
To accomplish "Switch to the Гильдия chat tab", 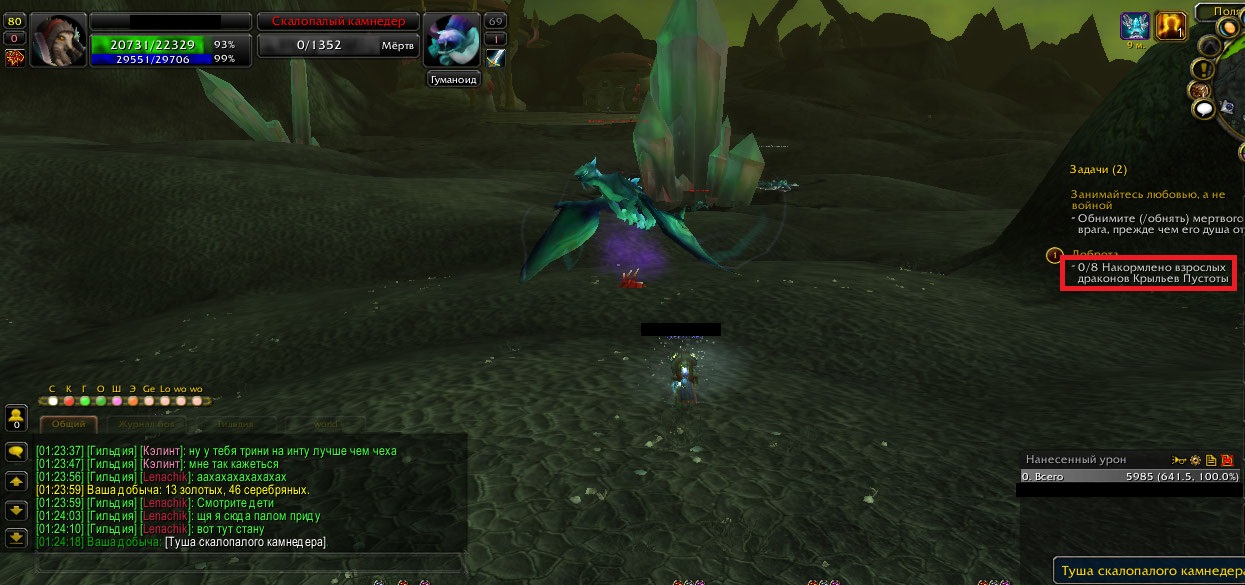I will (x=234, y=424).
